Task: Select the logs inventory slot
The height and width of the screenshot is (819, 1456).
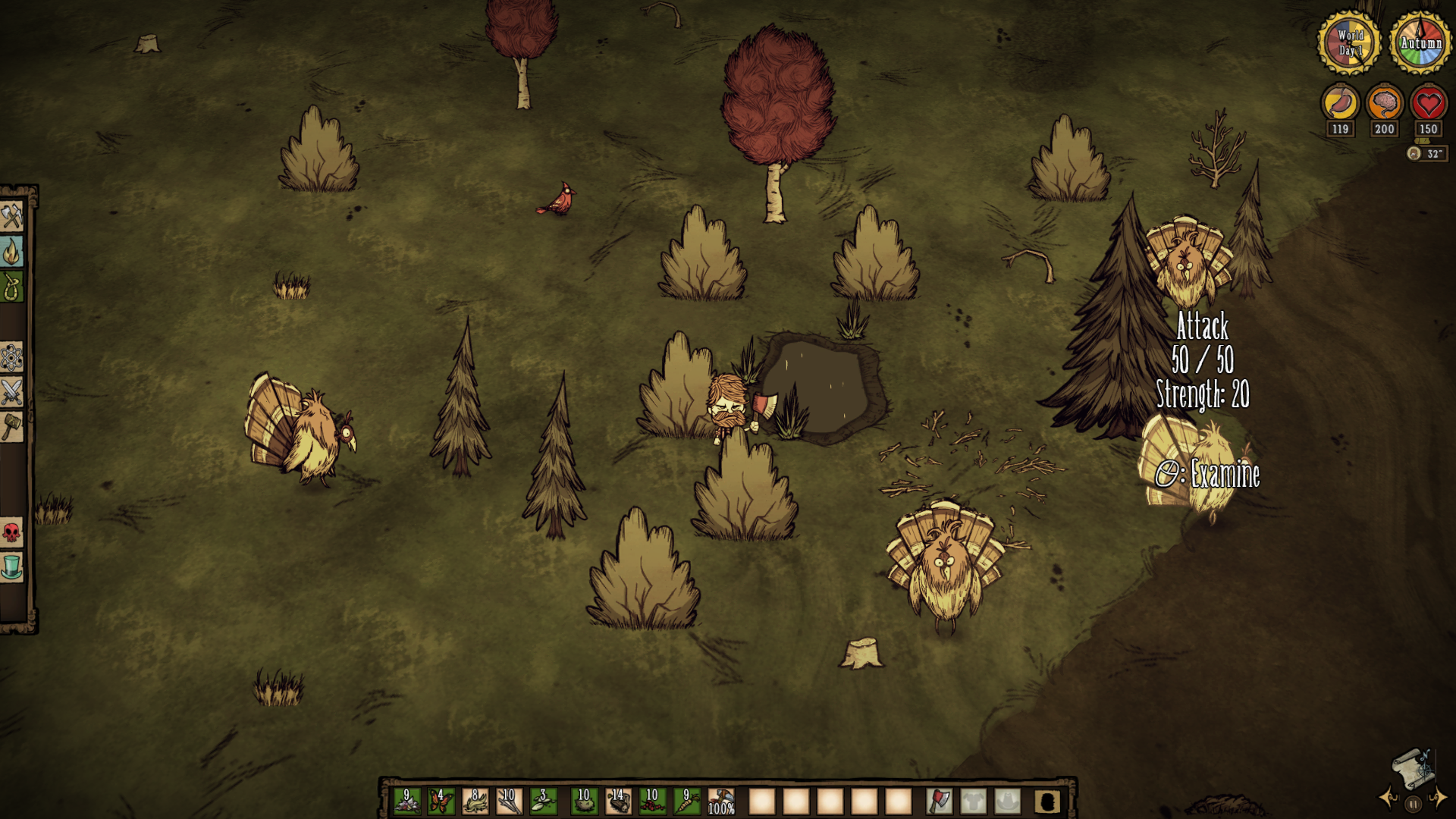Action: (618, 801)
